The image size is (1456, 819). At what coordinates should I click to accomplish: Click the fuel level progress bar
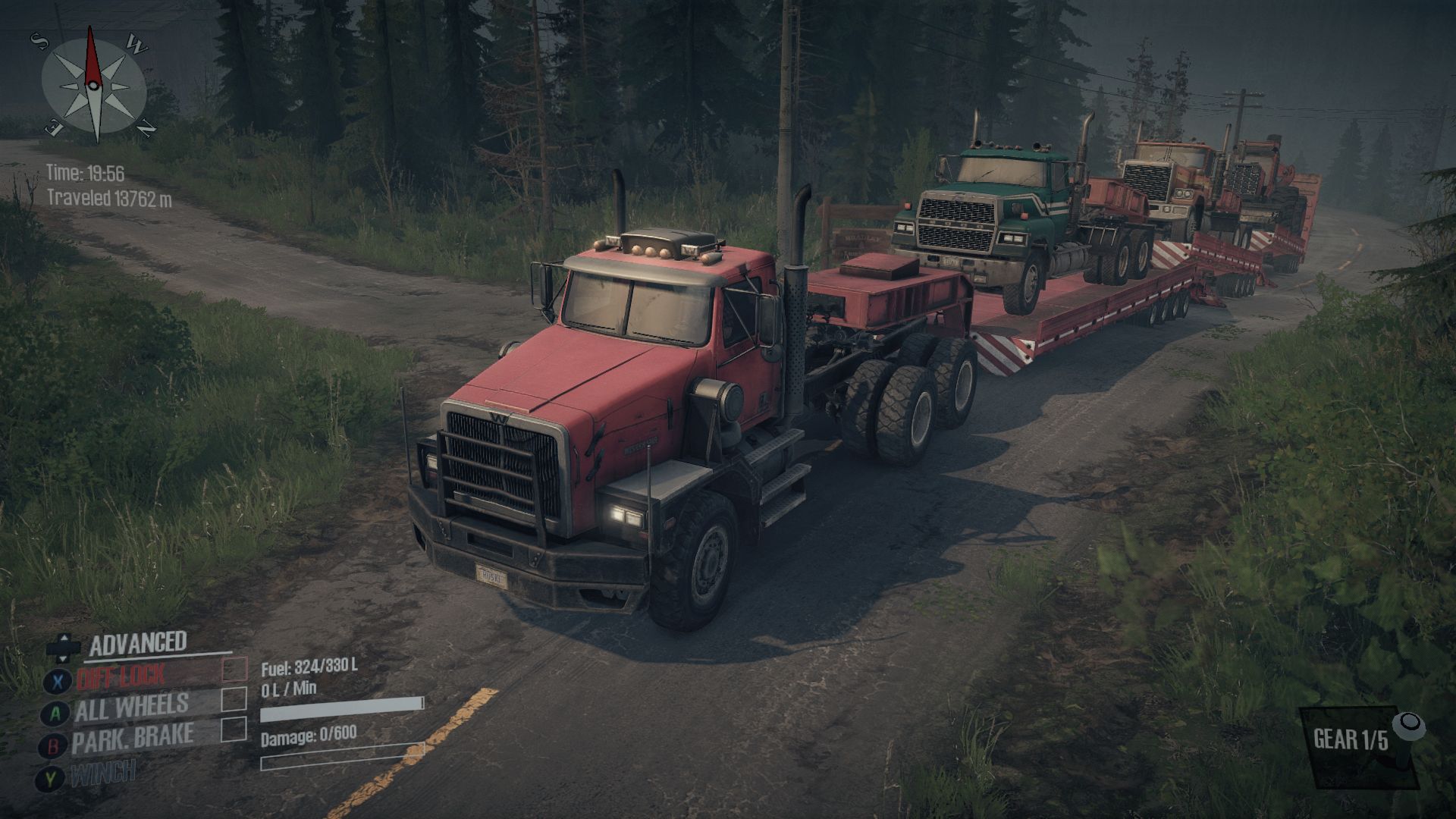[x=340, y=711]
